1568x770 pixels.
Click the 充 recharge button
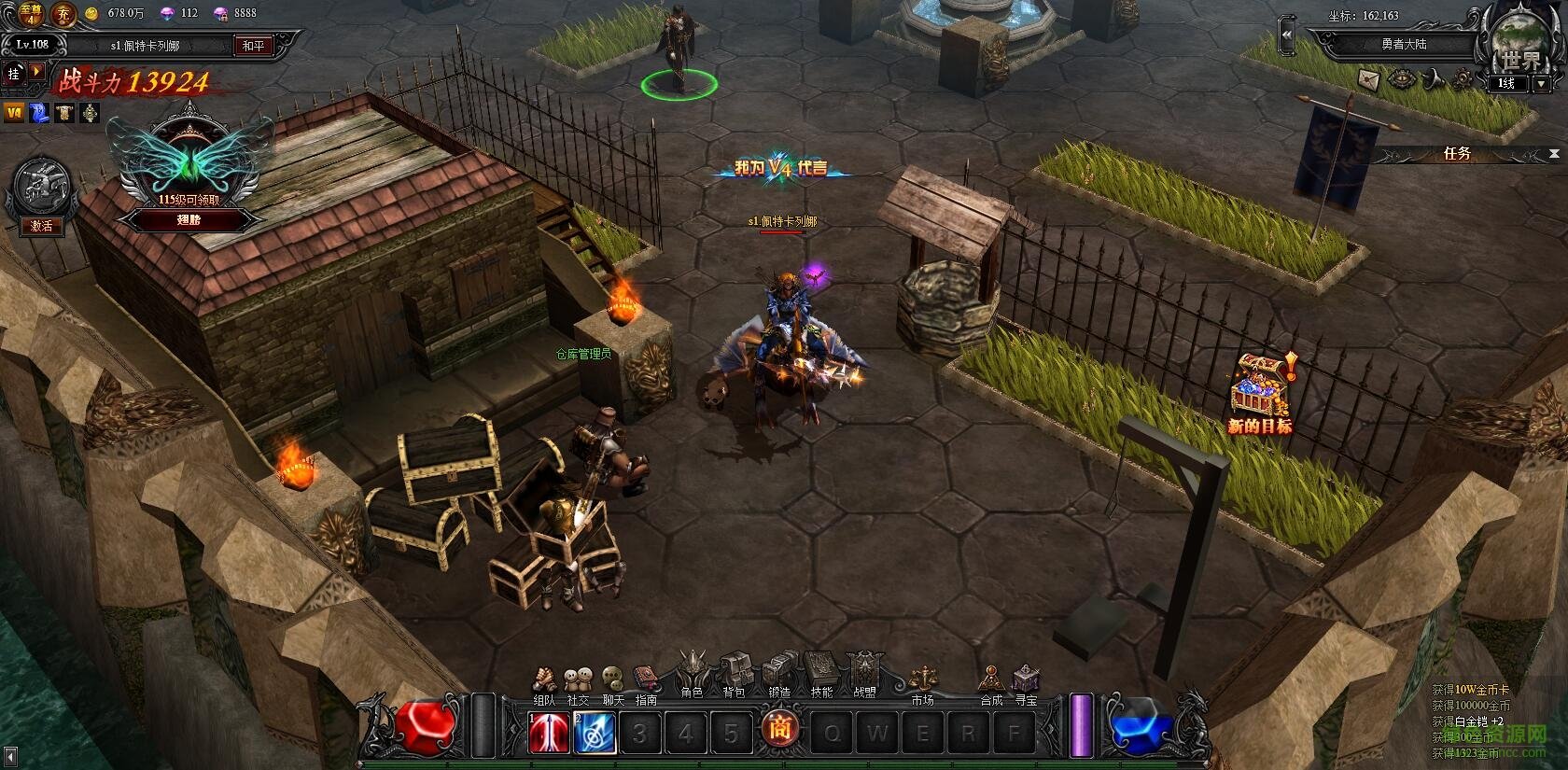tap(63, 14)
